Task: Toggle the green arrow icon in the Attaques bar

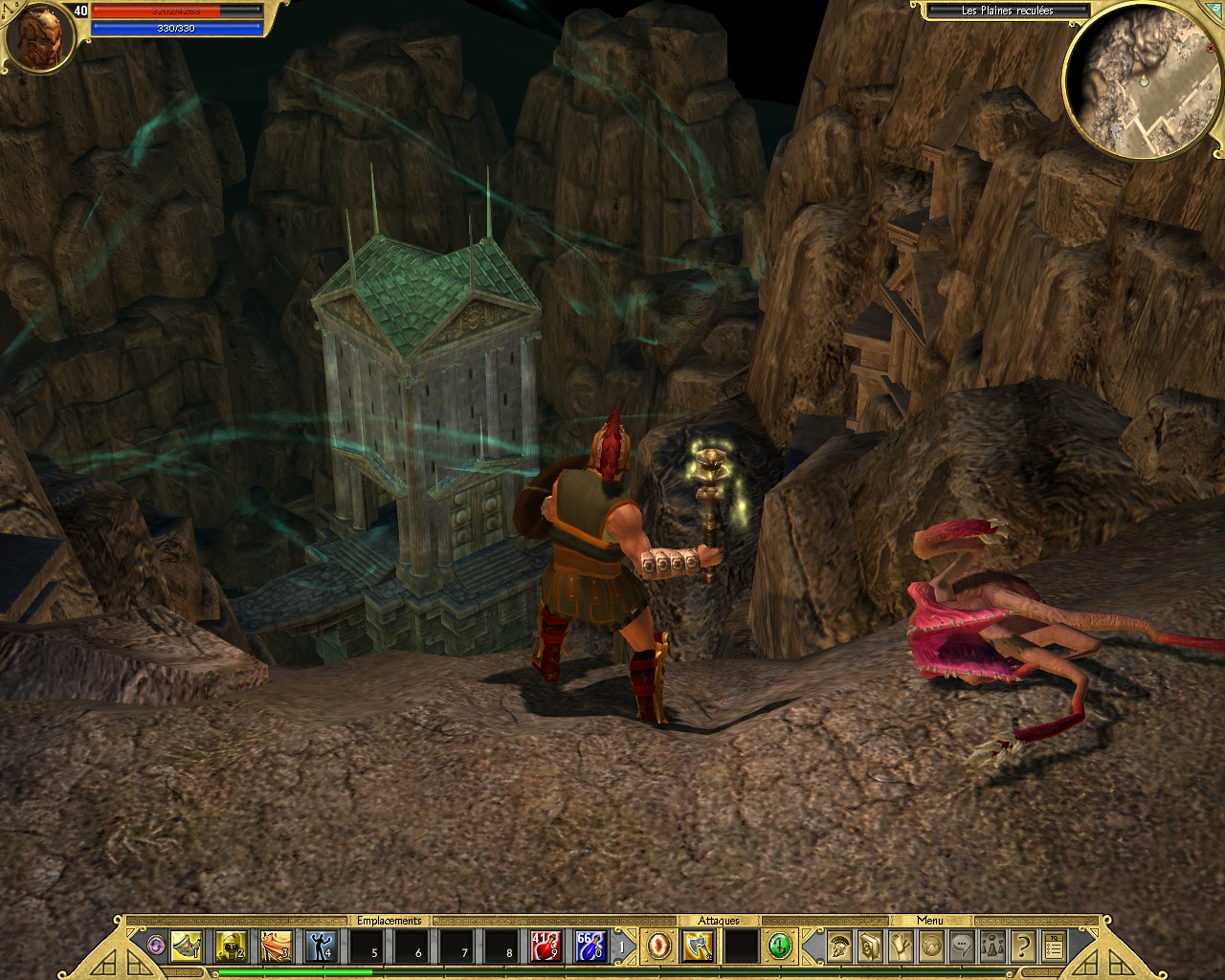Action: tap(778, 946)
